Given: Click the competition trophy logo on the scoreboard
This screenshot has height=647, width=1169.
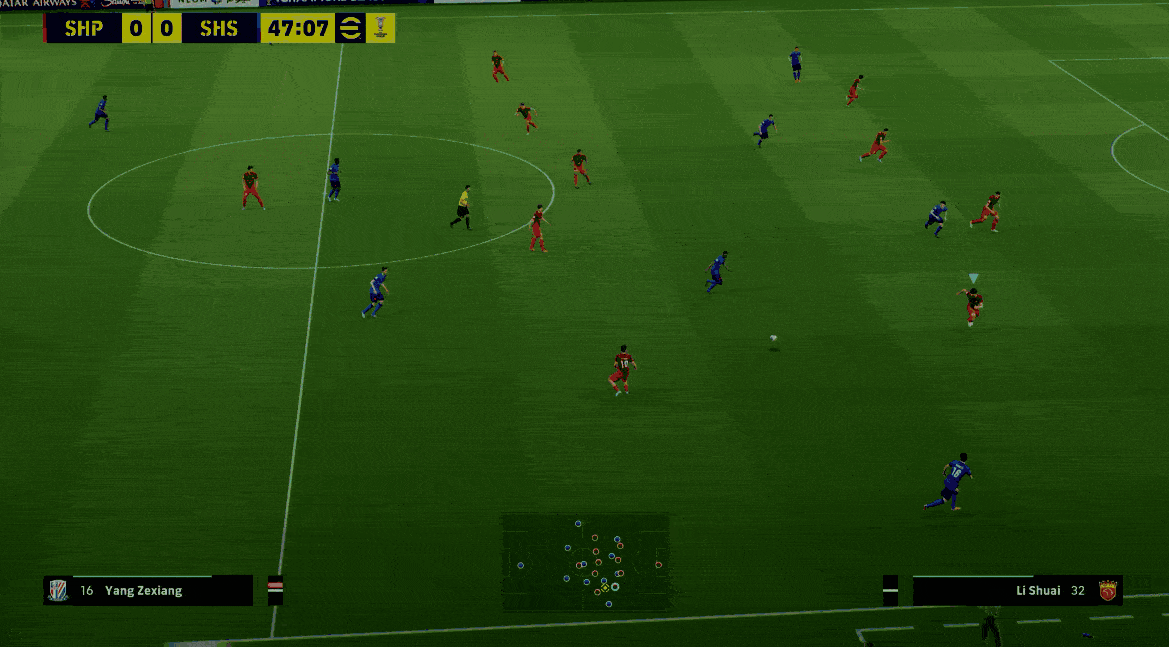Looking at the screenshot, I should click(x=381, y=28).
